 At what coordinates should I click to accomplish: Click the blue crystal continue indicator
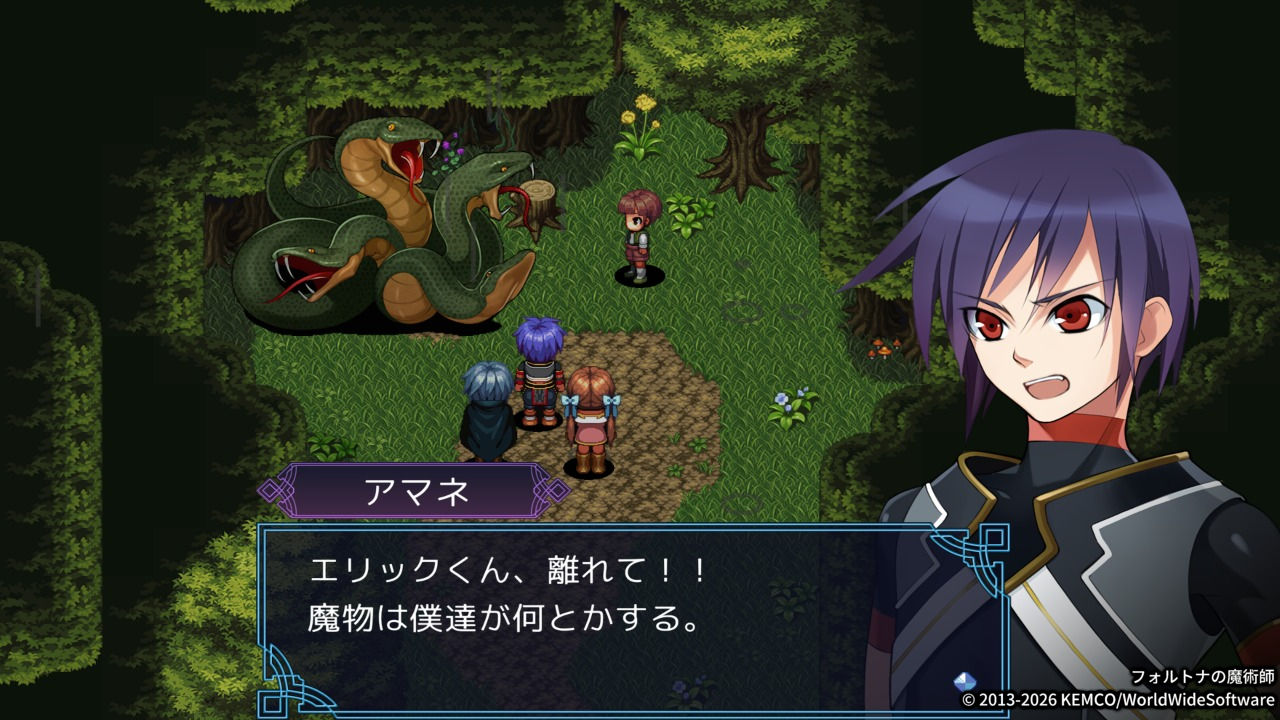966,681
